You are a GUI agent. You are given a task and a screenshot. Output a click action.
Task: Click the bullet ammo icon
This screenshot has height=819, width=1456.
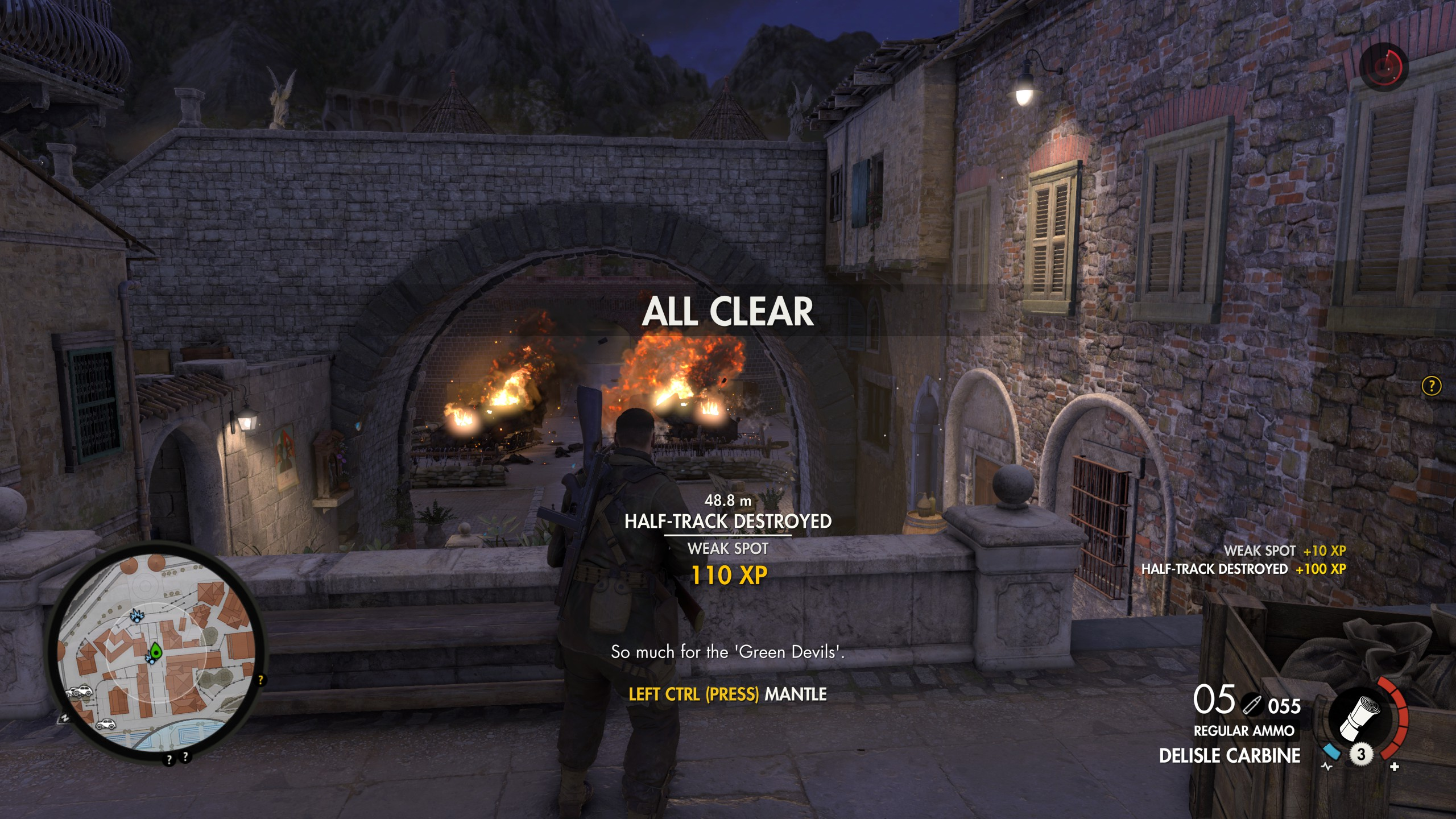tap(1250, 705)
